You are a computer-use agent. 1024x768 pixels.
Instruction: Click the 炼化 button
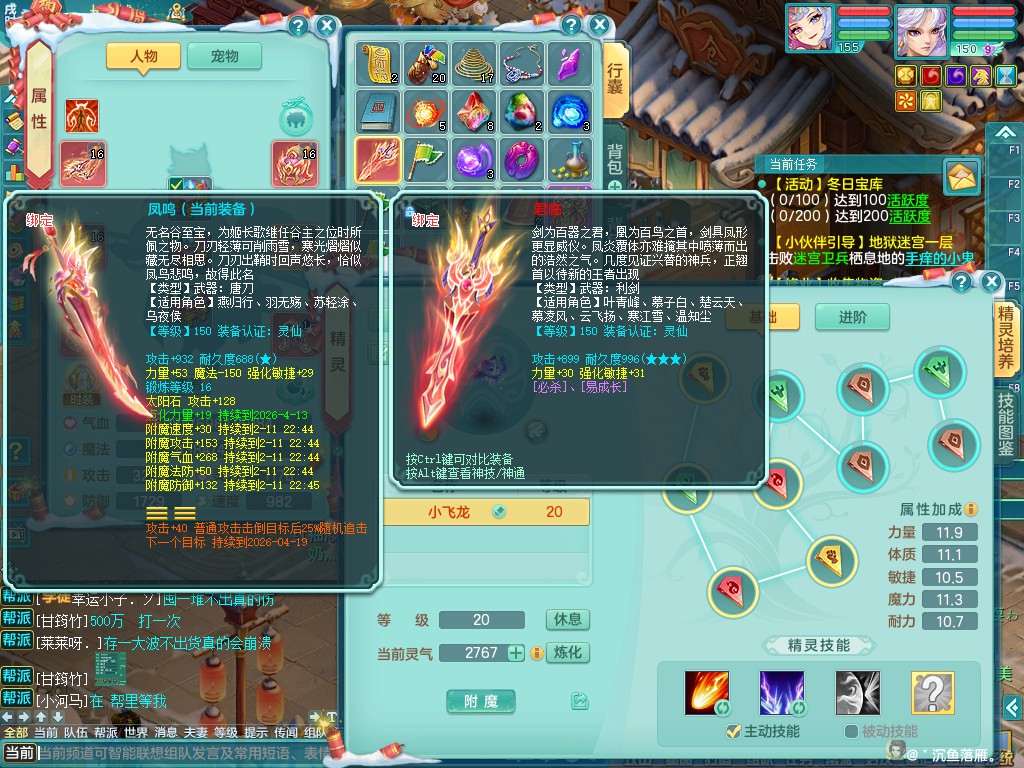coord(567,653)
